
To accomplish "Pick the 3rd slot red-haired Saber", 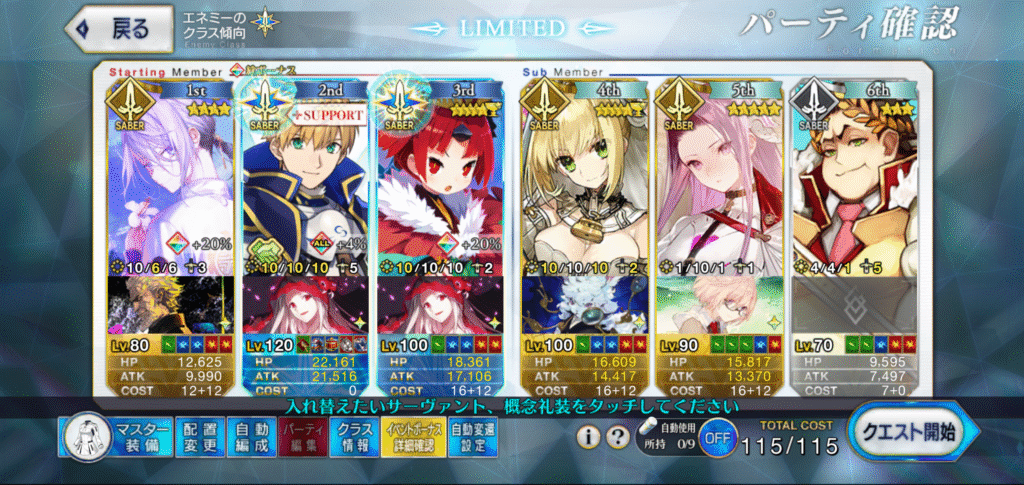I will pos(442,180).
